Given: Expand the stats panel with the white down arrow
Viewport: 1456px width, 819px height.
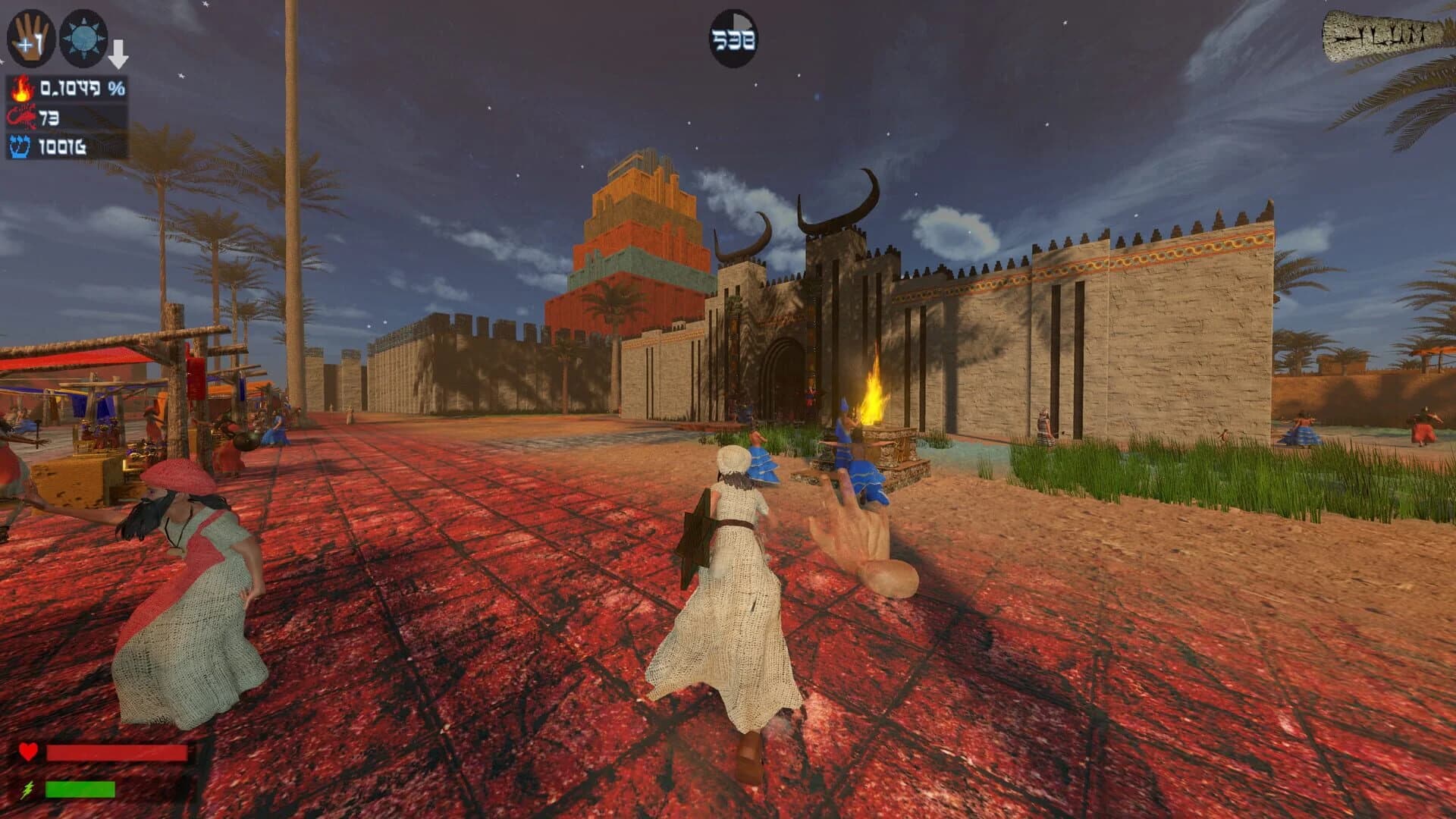Looking at the screenshot, I should pos(121,52).
